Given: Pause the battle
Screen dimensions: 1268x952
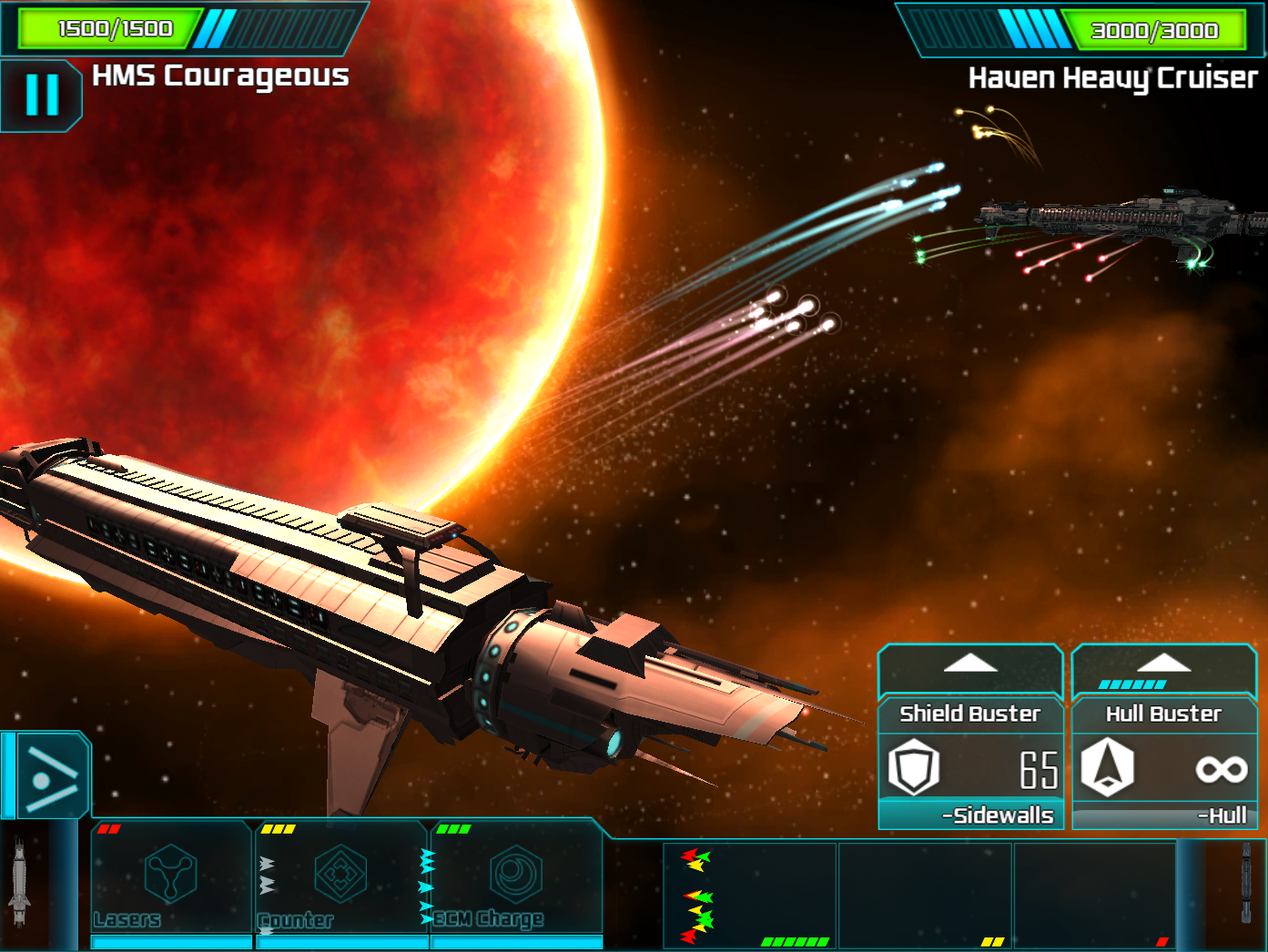Looking at the screenshot, I should [42, 95].
